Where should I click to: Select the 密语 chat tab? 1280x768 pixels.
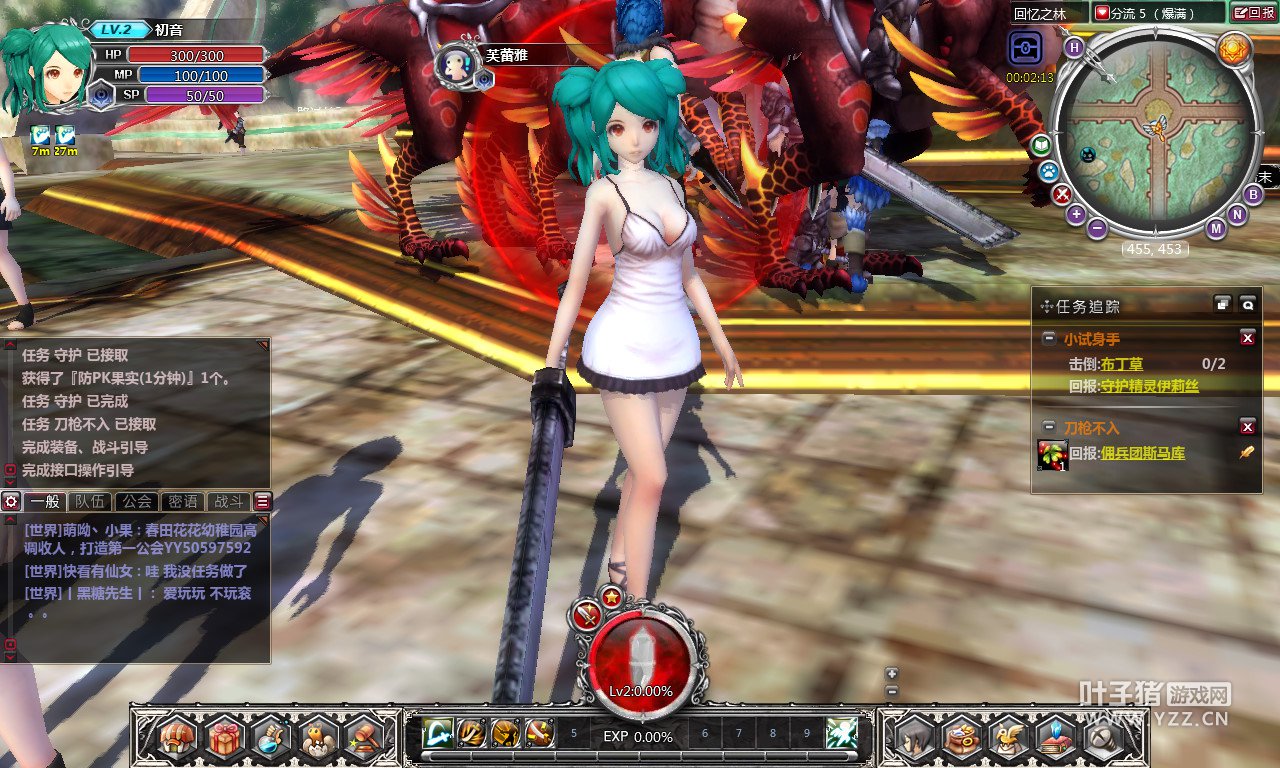[183, 502]
